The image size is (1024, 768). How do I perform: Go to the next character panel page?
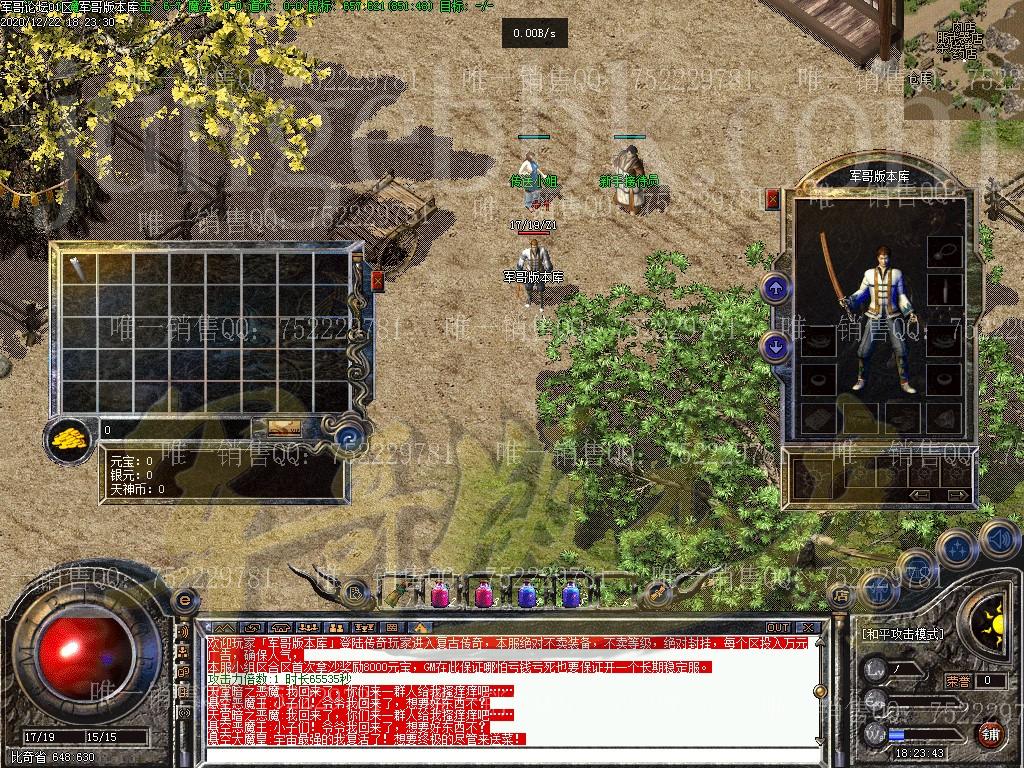pos(958,495)
